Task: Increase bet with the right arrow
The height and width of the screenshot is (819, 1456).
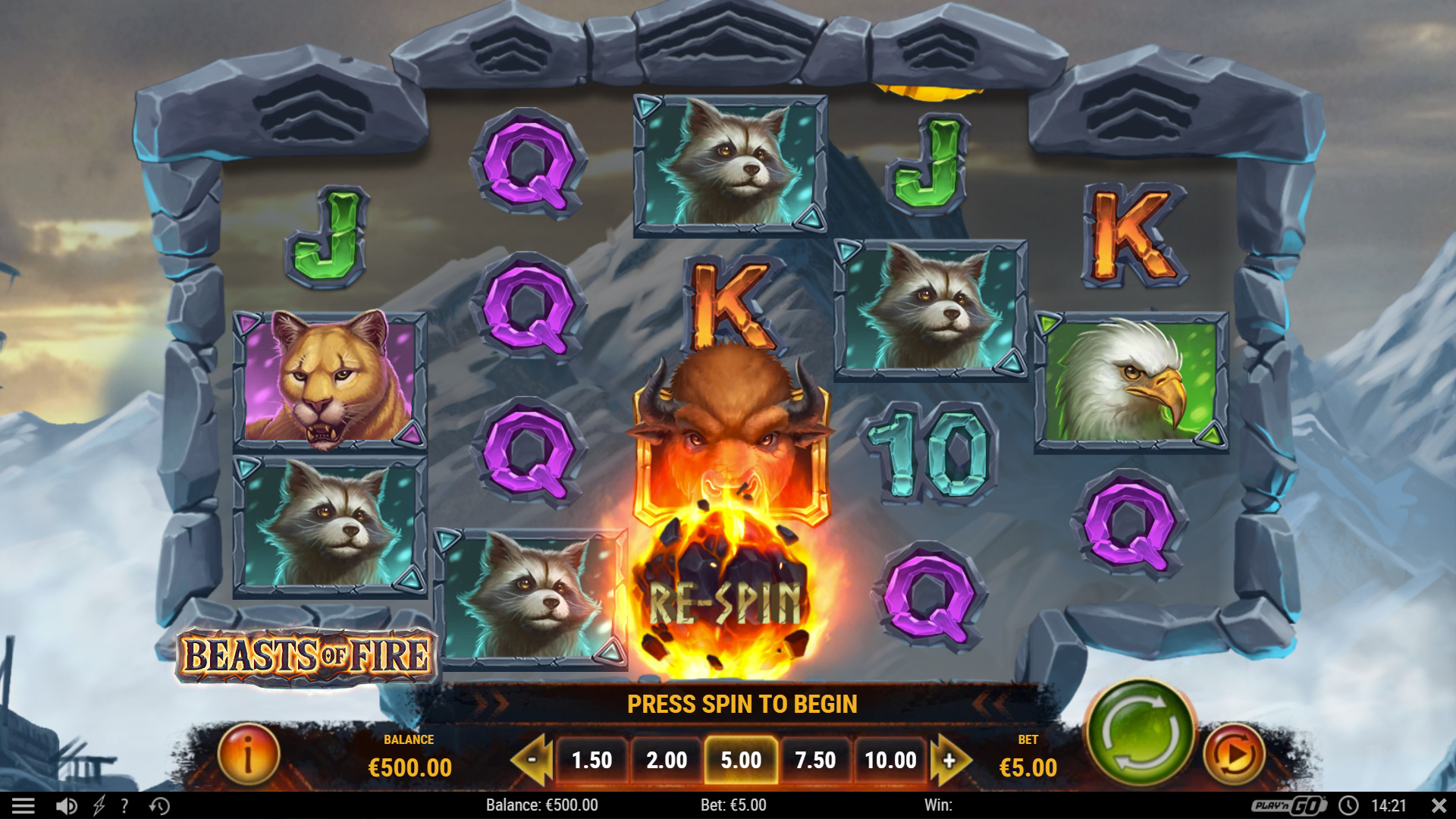Action: click(x=949, y=761)
